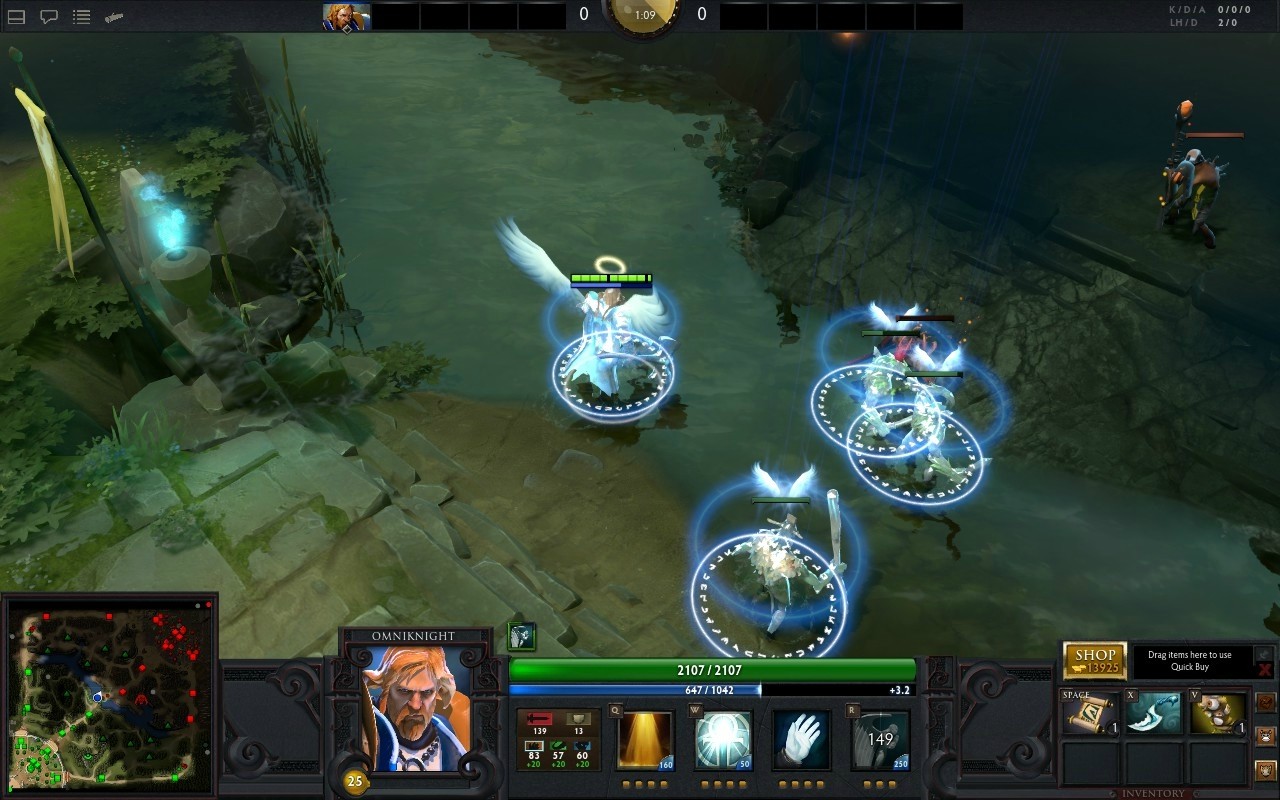Open the dashboard panel button
This screenshot has height=800, width=1280.
point(16,17)
